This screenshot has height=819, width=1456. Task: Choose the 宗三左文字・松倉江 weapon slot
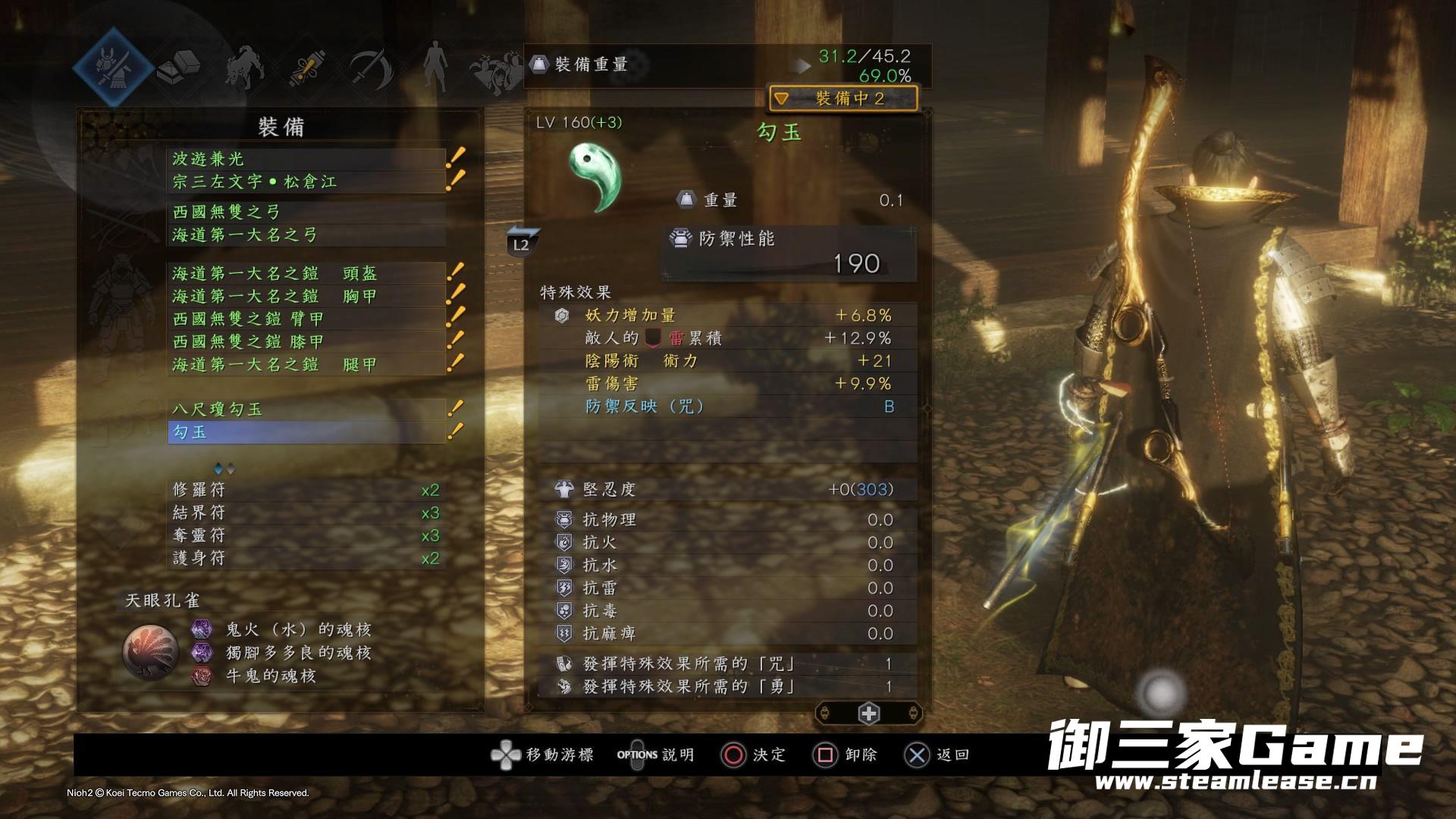(306, 182)
